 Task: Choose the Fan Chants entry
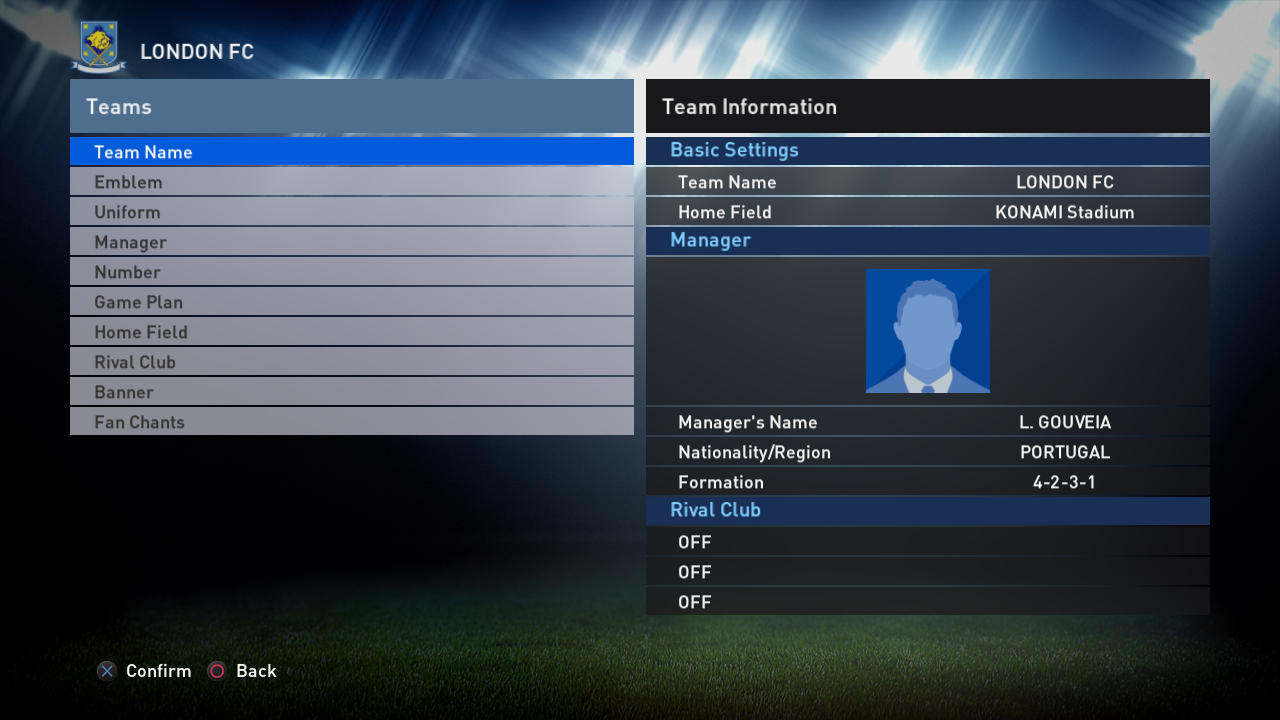click(351, 422)
